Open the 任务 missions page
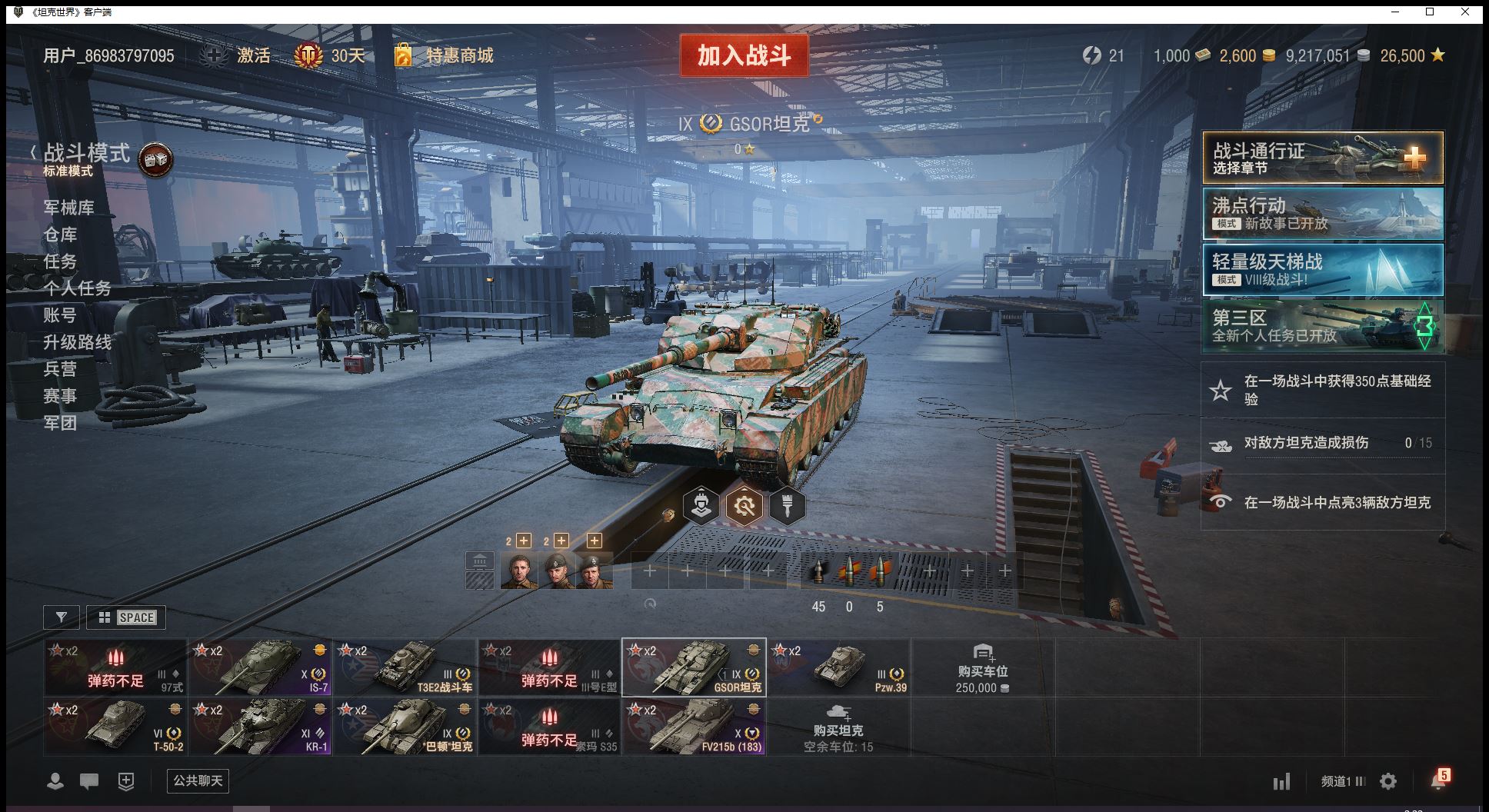The image size is (1489, 812). click(x=60, y=261)
